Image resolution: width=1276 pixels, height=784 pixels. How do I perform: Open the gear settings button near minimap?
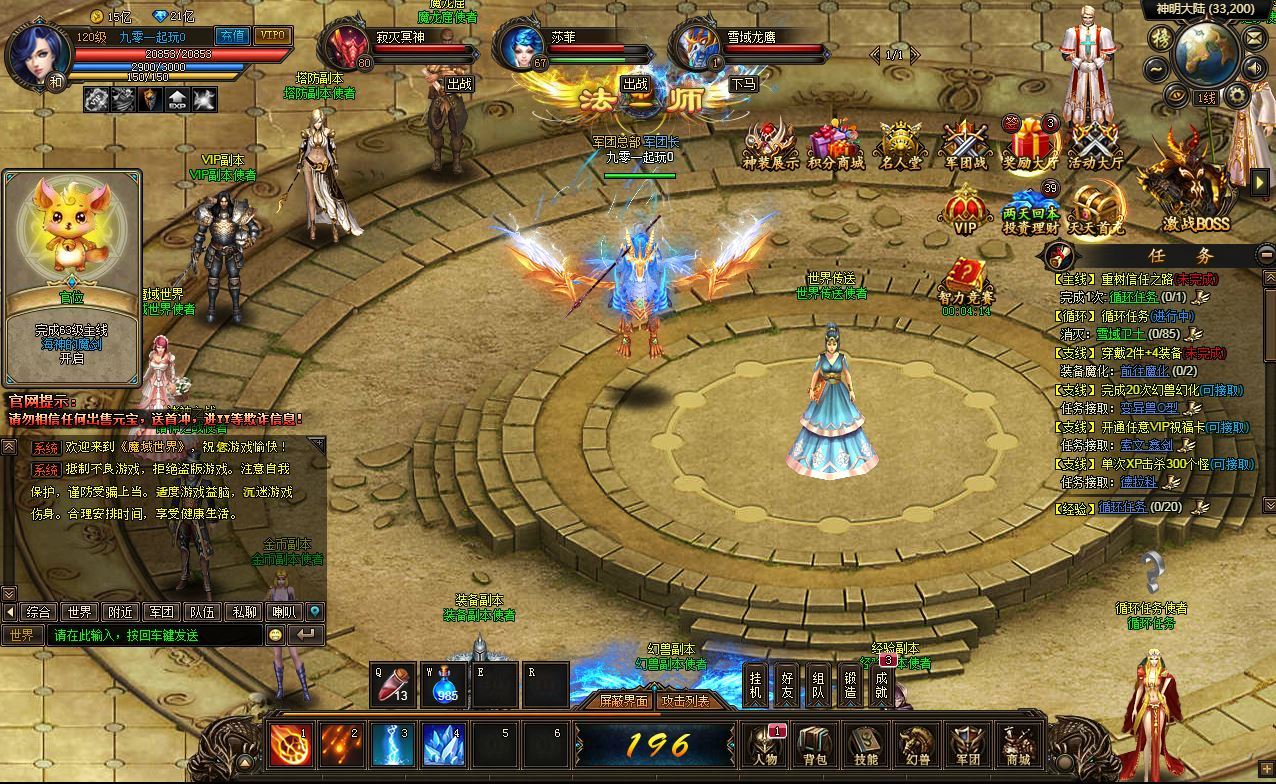tap(1237, 96)
